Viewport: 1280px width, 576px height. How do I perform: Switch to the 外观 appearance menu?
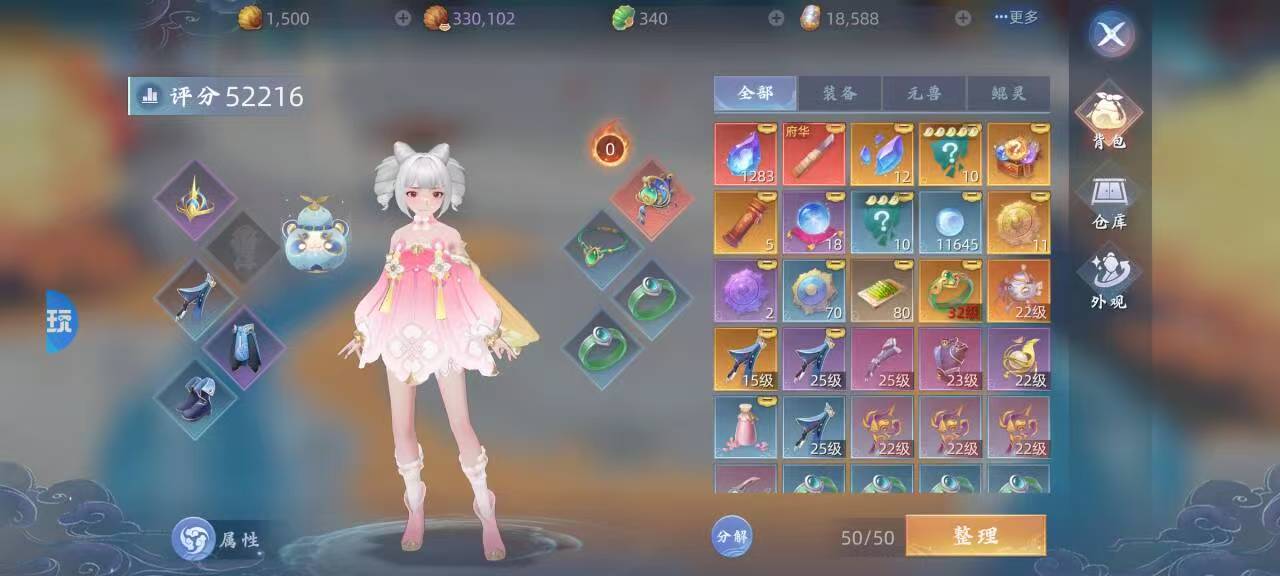(x=1109, y=281)
